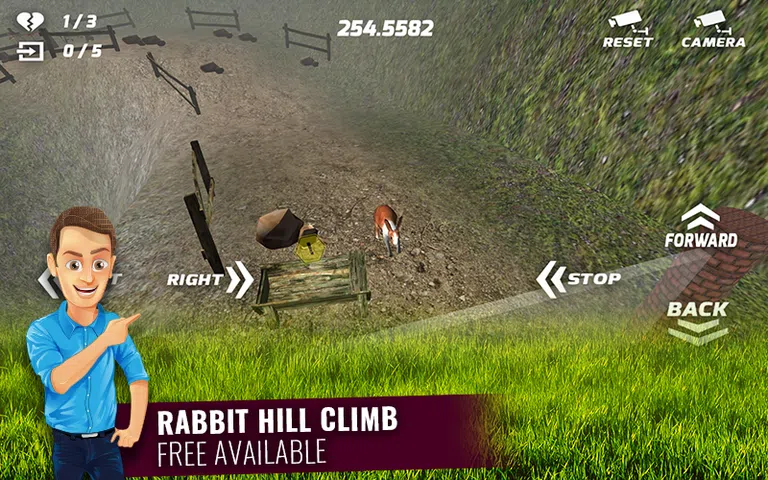Steer with the Right arrow control
The image size is (768, 480).
point(210,279)
